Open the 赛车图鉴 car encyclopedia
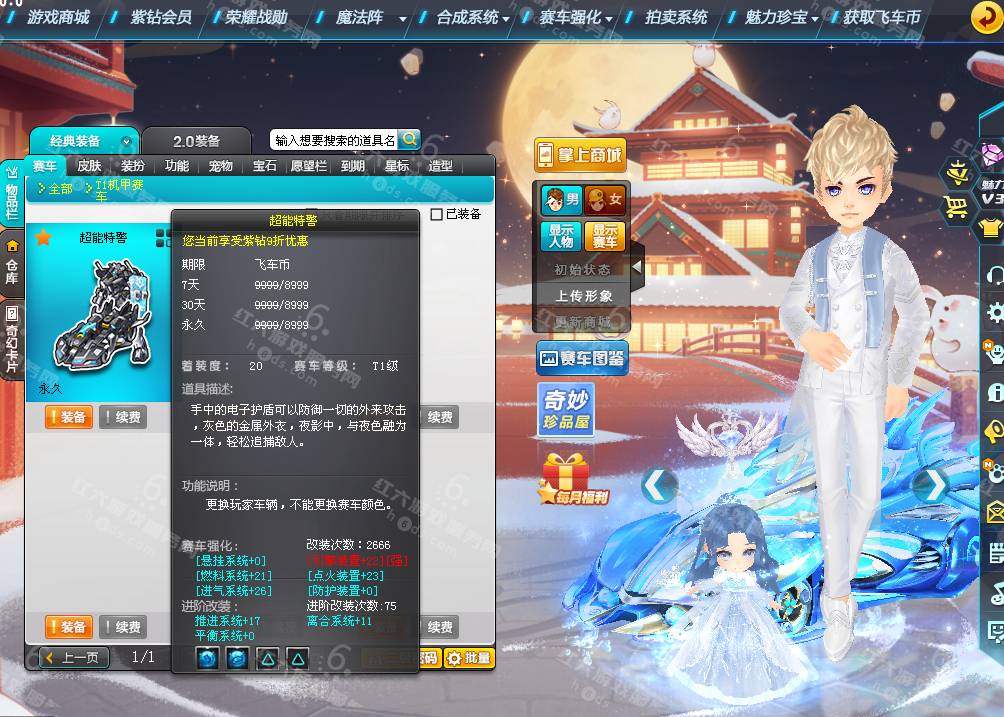This screenshot has width=1004, height=717. point(582,357)
